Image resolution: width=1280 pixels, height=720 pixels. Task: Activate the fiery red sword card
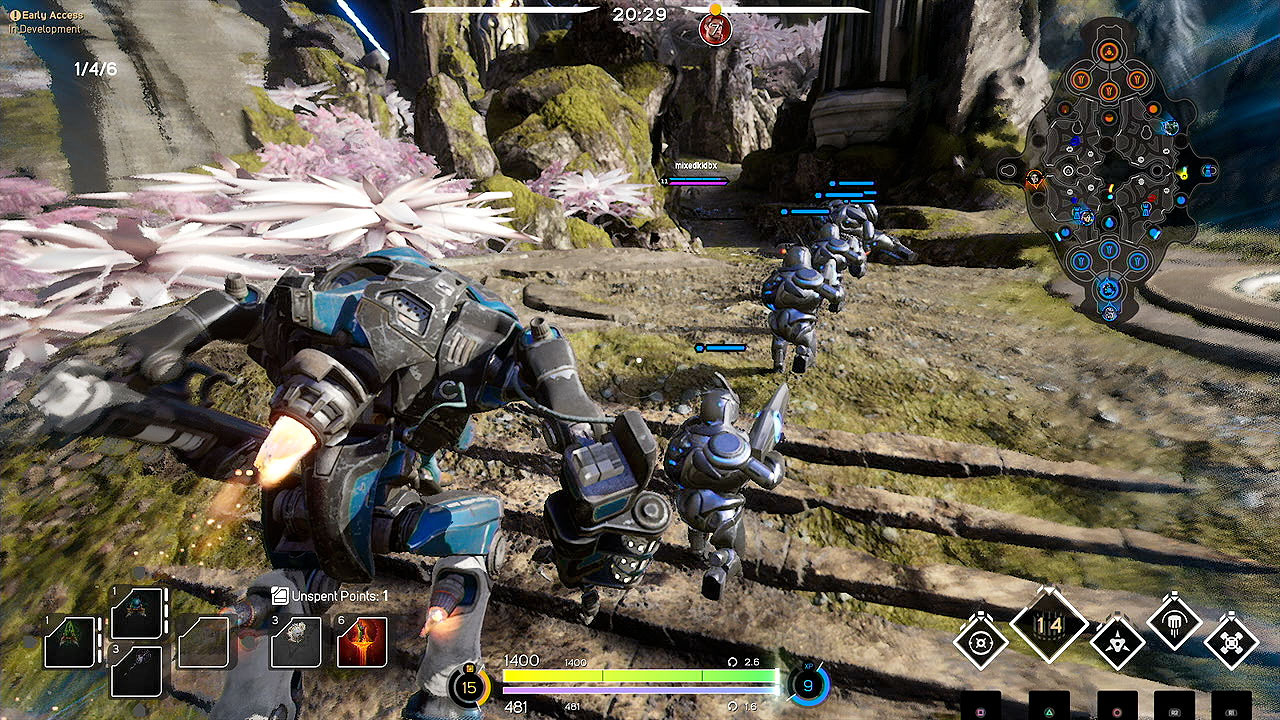(362, 642)
